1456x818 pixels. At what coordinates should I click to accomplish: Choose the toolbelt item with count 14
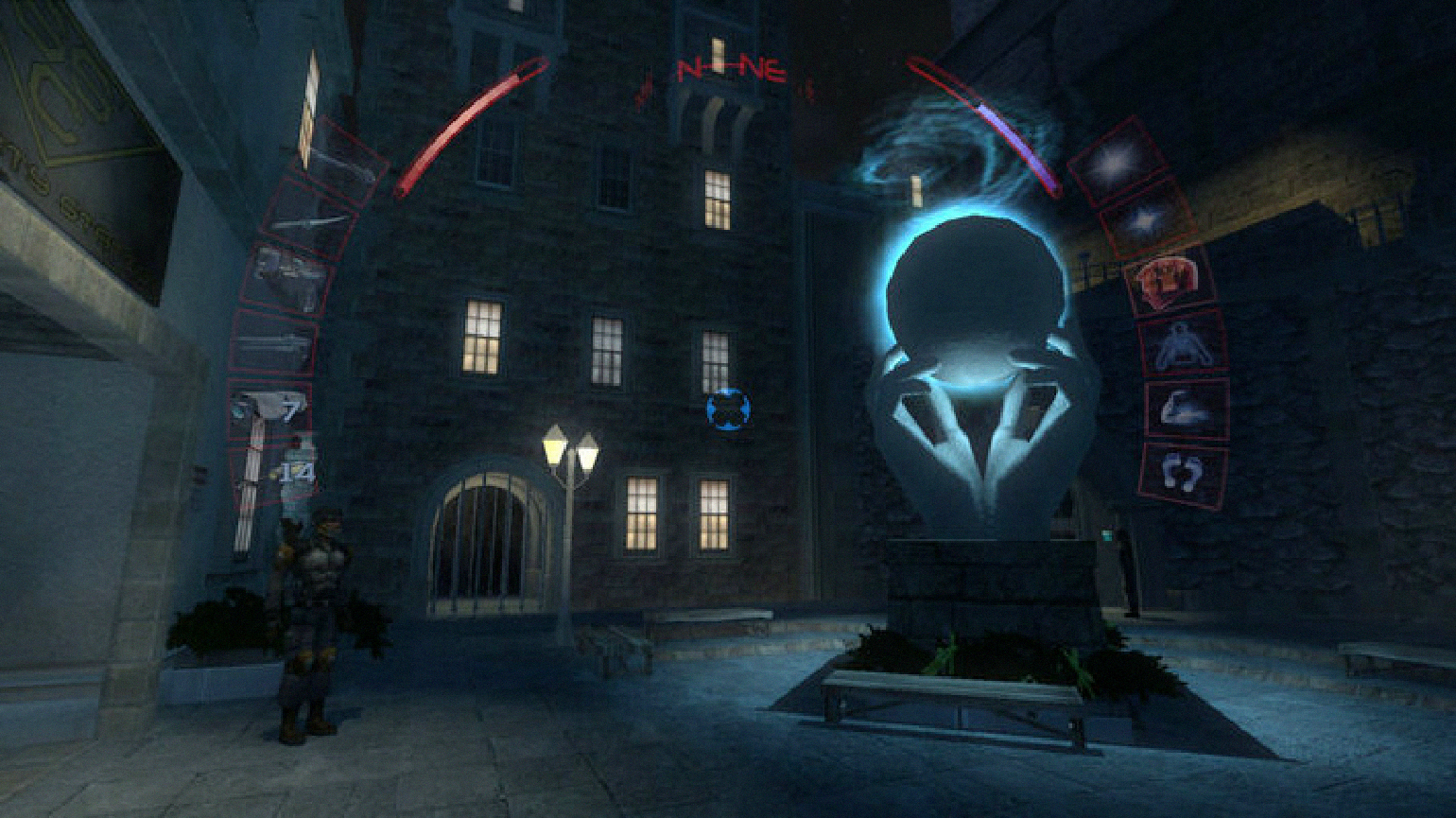(276, 473)
